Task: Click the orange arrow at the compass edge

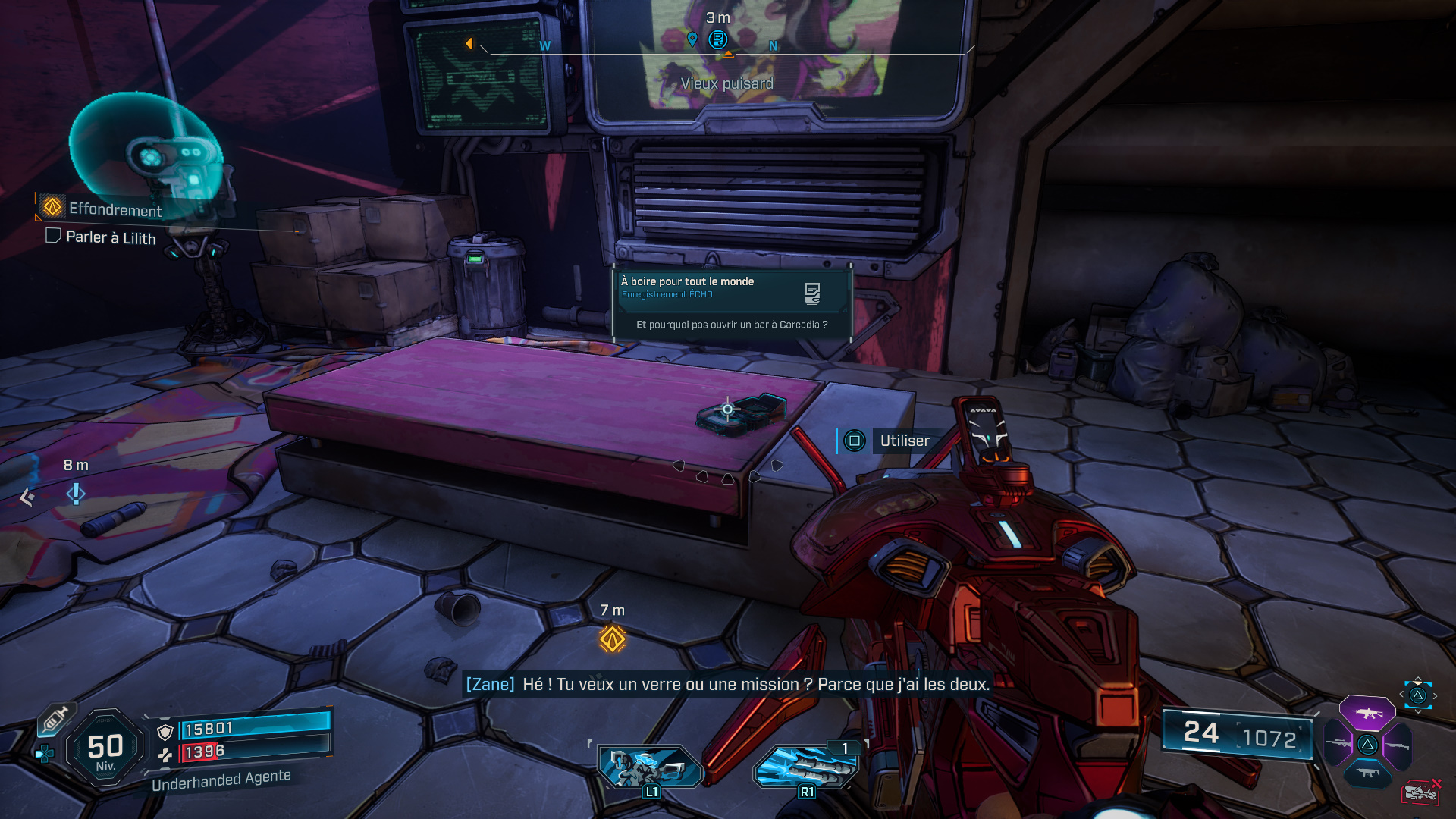Action: [469, 44]
